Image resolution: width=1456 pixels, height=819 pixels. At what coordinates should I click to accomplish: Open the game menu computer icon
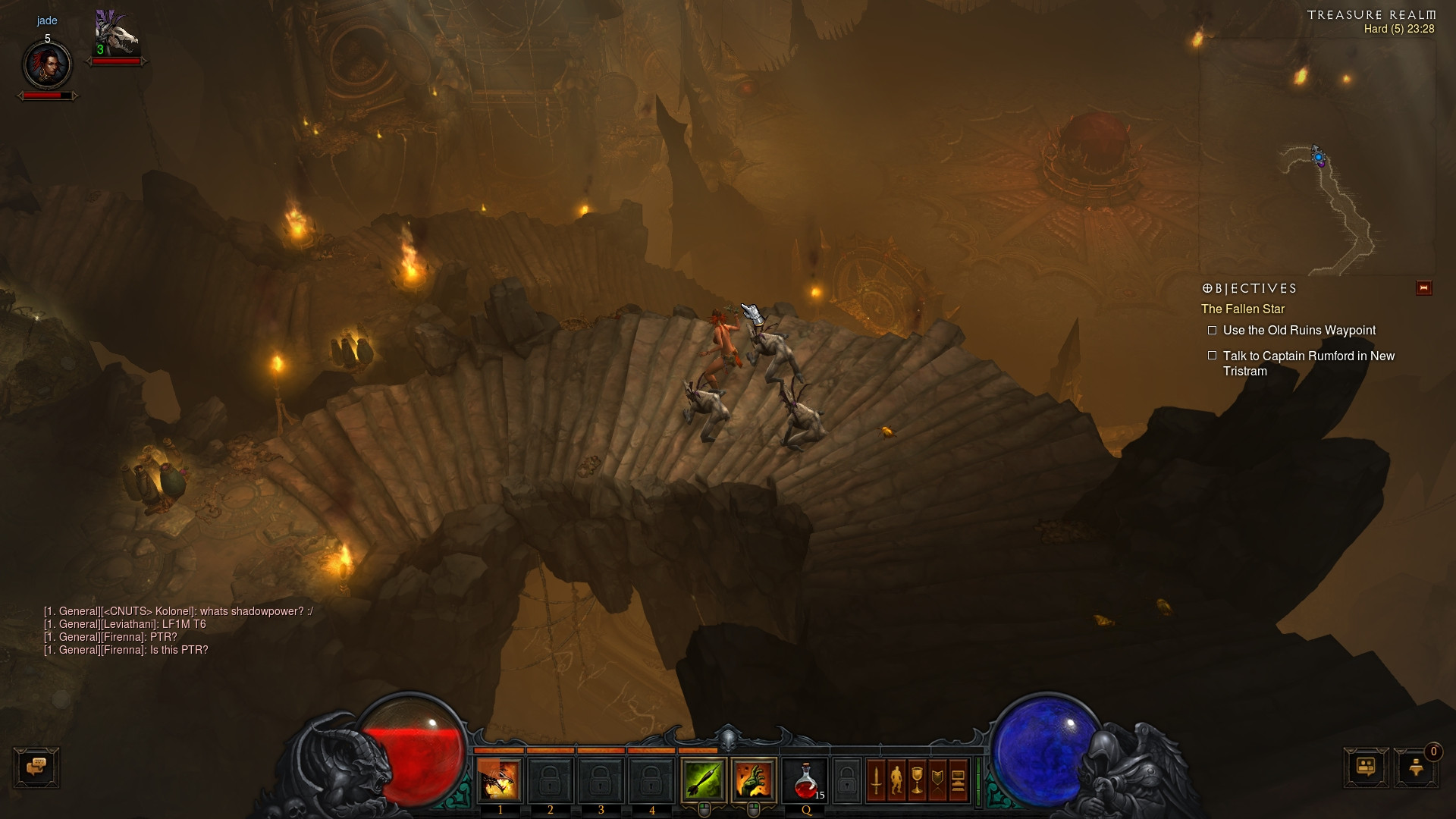point(958,780)
